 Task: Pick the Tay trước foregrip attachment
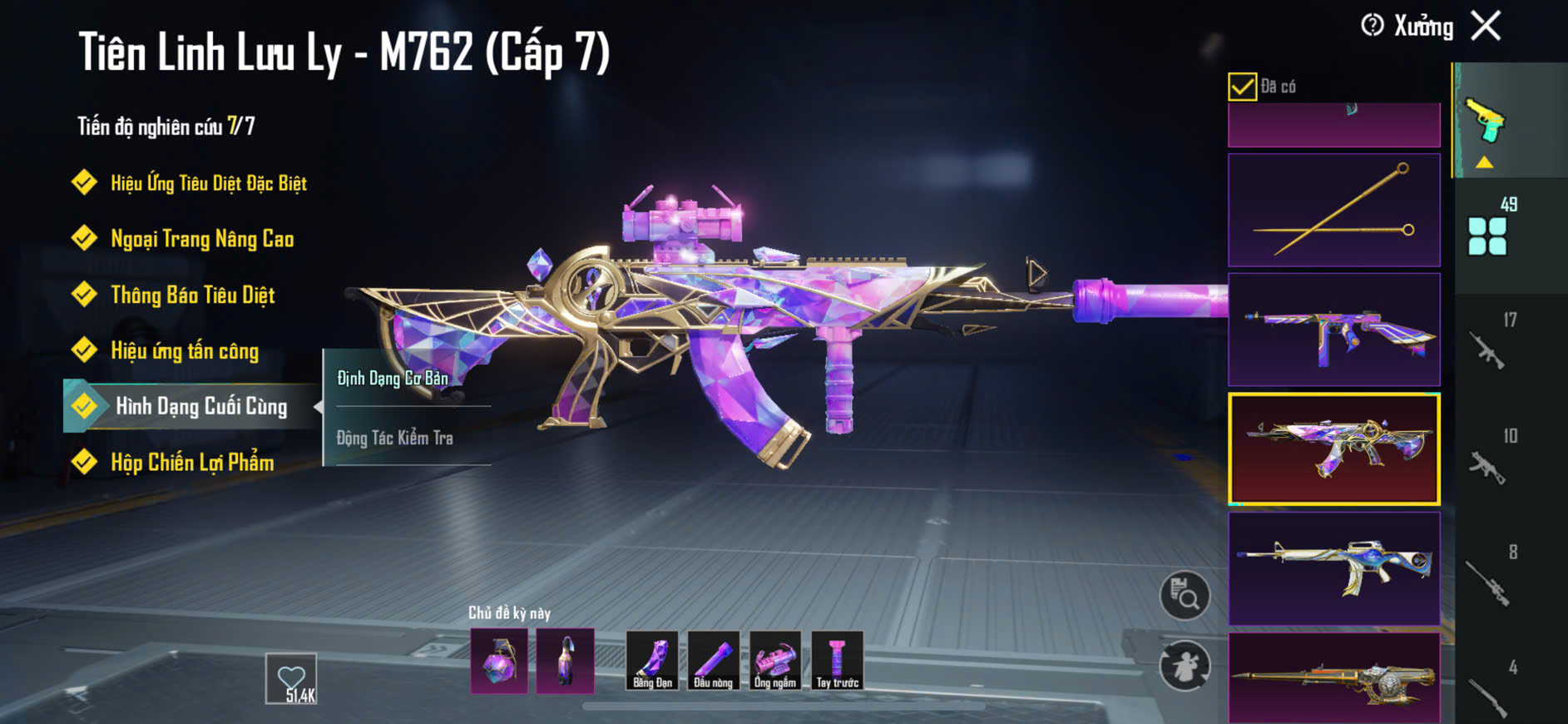(x=837, y=661)
